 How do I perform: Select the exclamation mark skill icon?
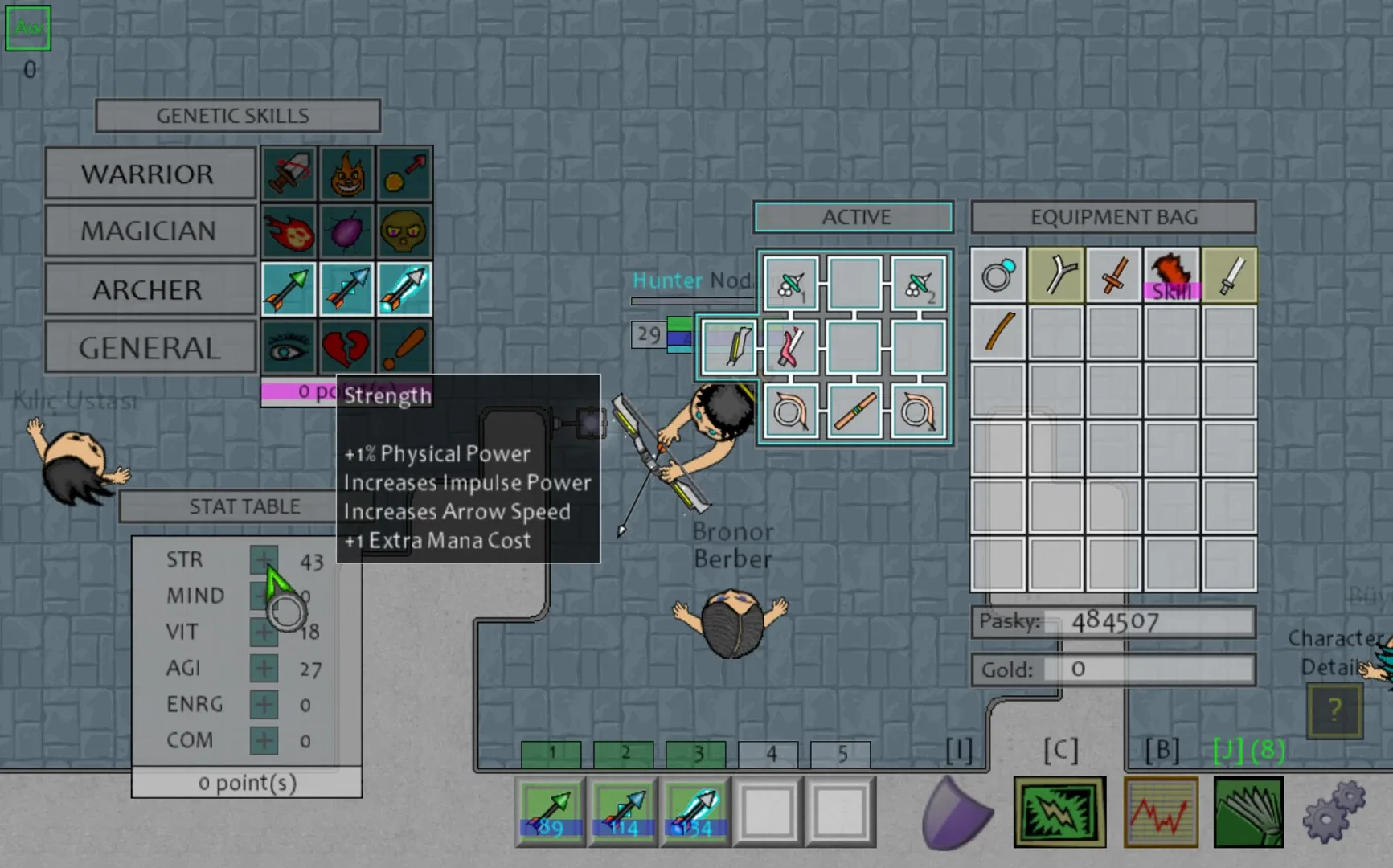(x=404, y=346)
